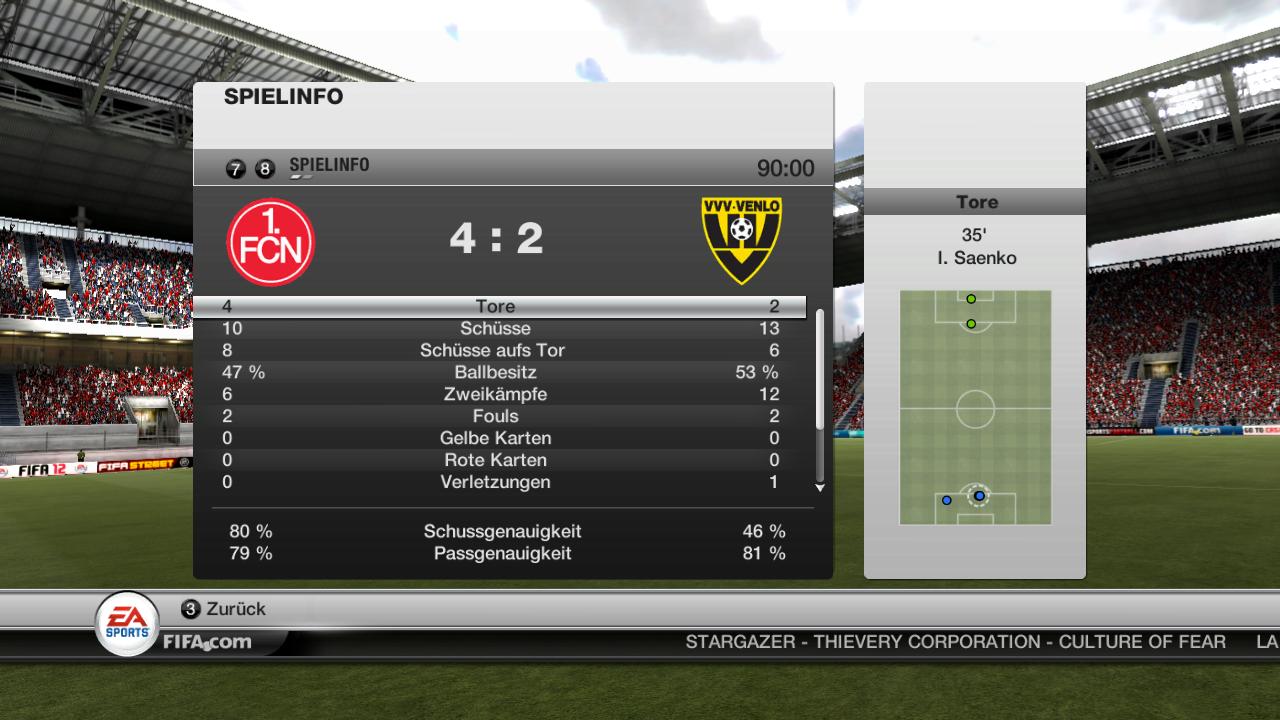This screenshot has width=1280, height=720.
Task: Choose the Schüsse aufs Tor row
Action: coord(497,351)
